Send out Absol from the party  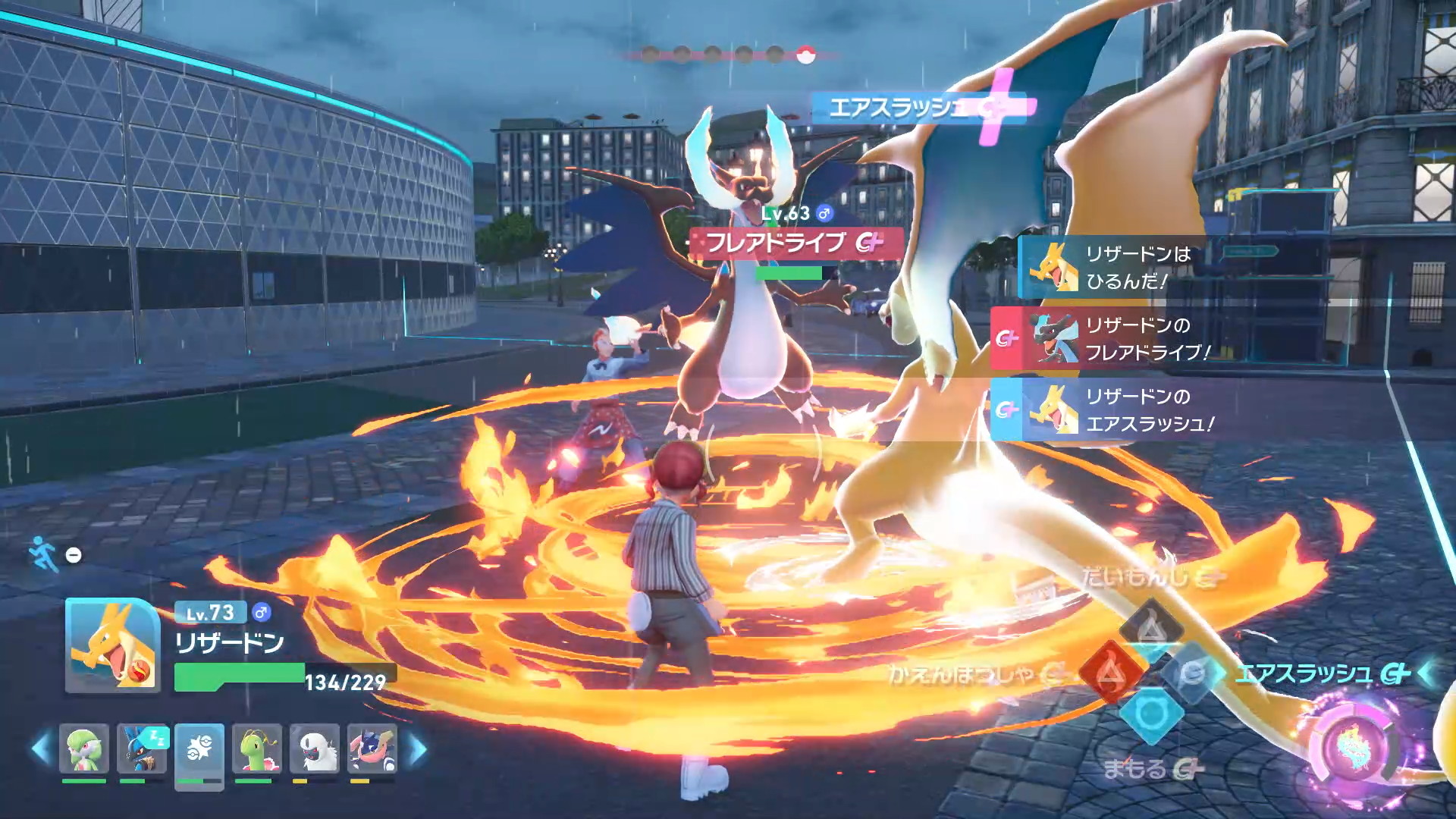[x=315, y=748]
